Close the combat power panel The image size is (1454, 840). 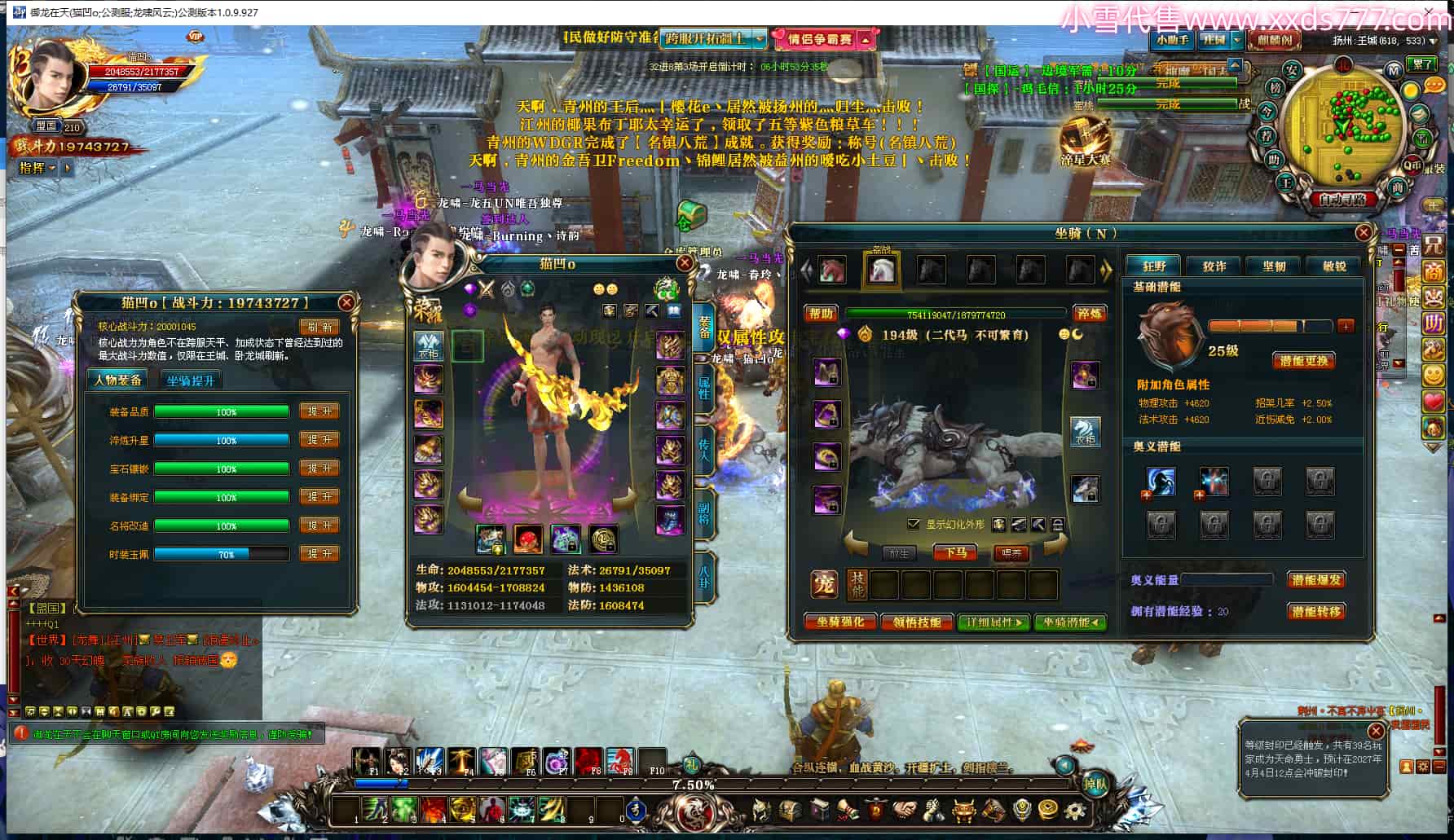346,303
